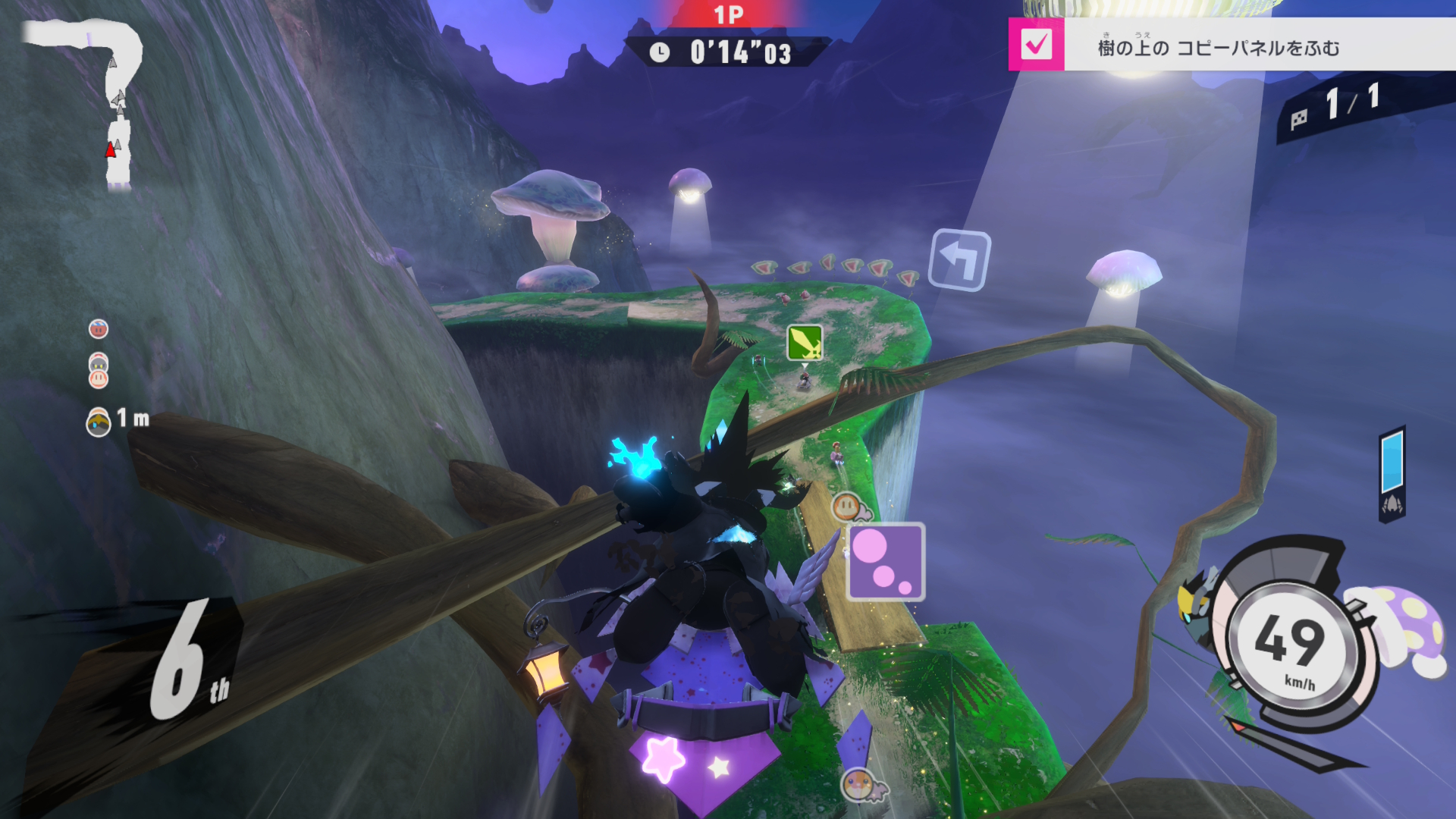Image resolution: width=1456 pixels, height=819 pixels.
Task: Select the green sword copy ability marker
Action: pos(805,343)
